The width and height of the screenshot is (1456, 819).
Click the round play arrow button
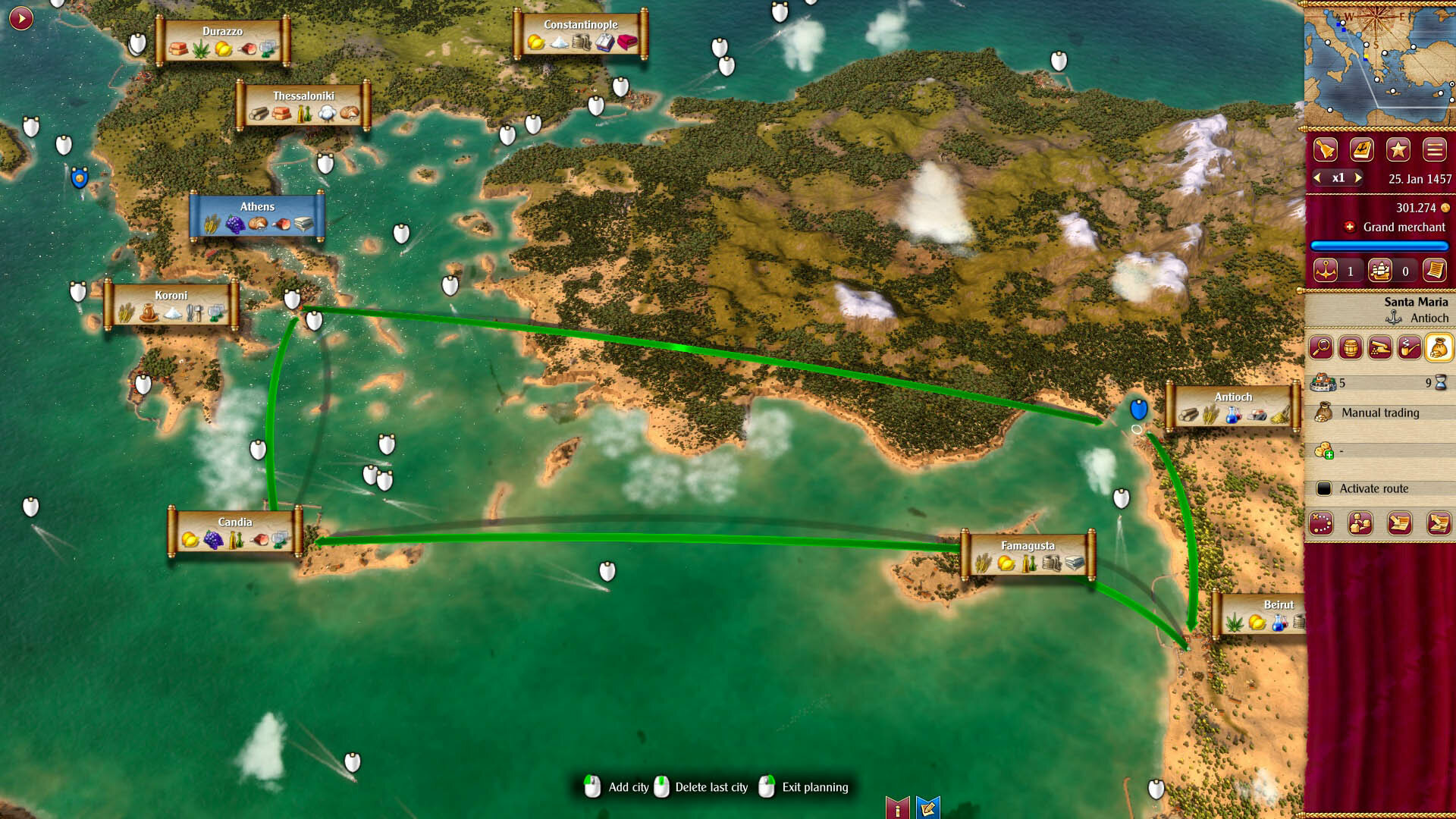coord(21,17)
